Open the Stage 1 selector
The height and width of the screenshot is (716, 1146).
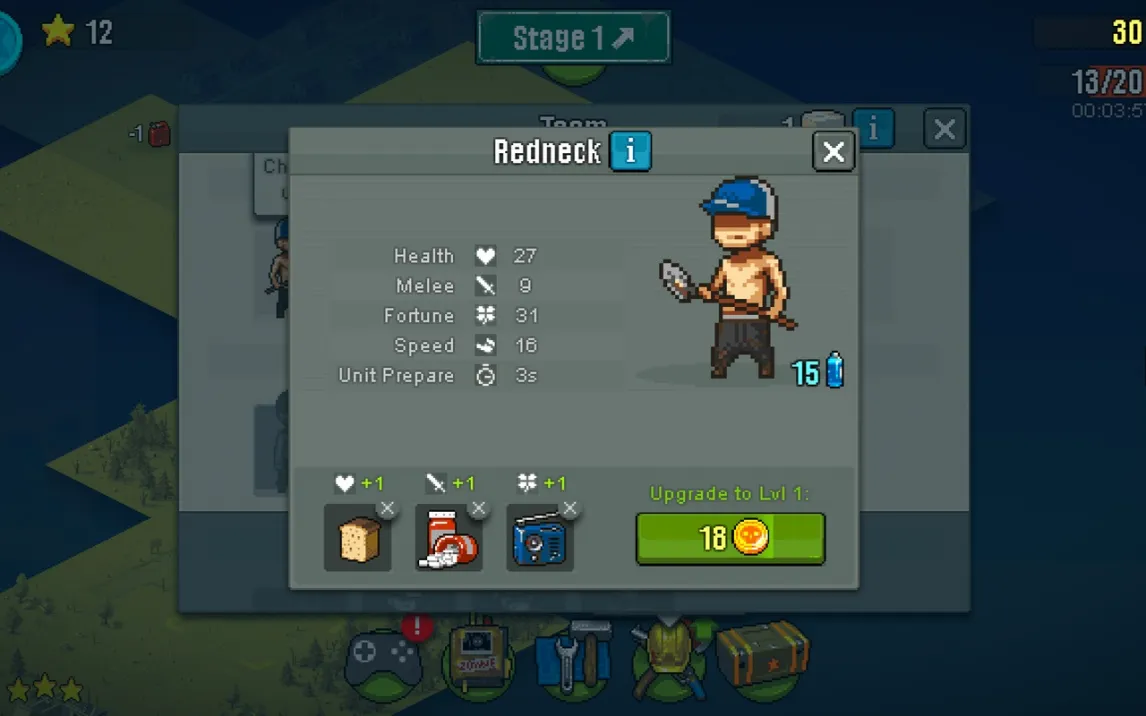click(x=573, y=39)
